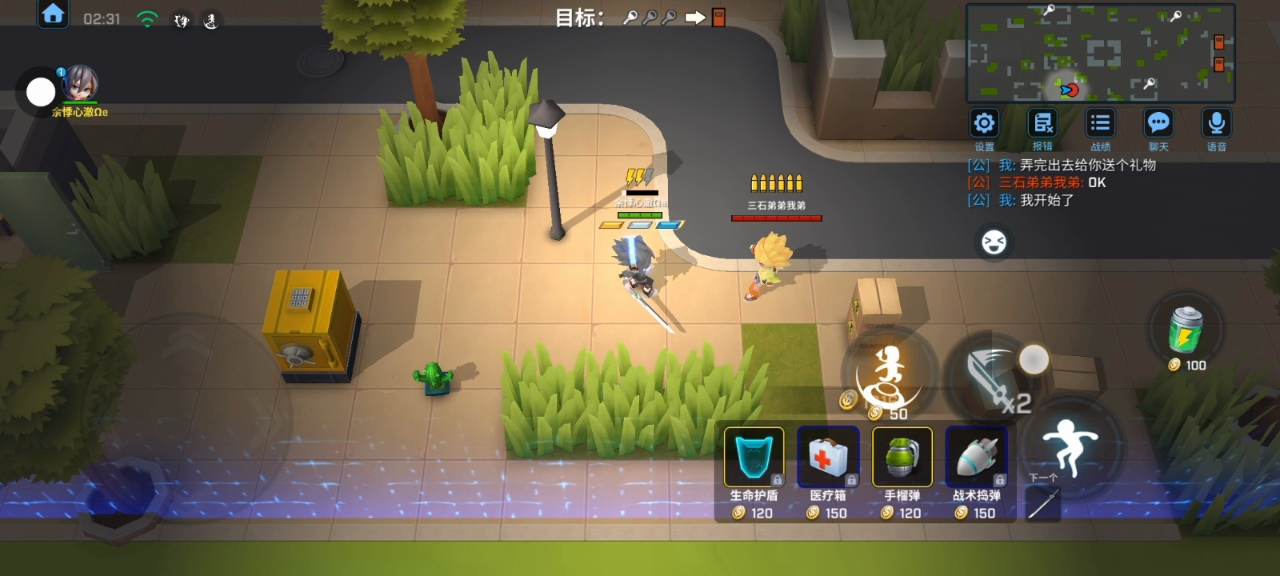1280x576 pixels.
Task: Open the laughing emoji emote button
Action: [993, 242]
